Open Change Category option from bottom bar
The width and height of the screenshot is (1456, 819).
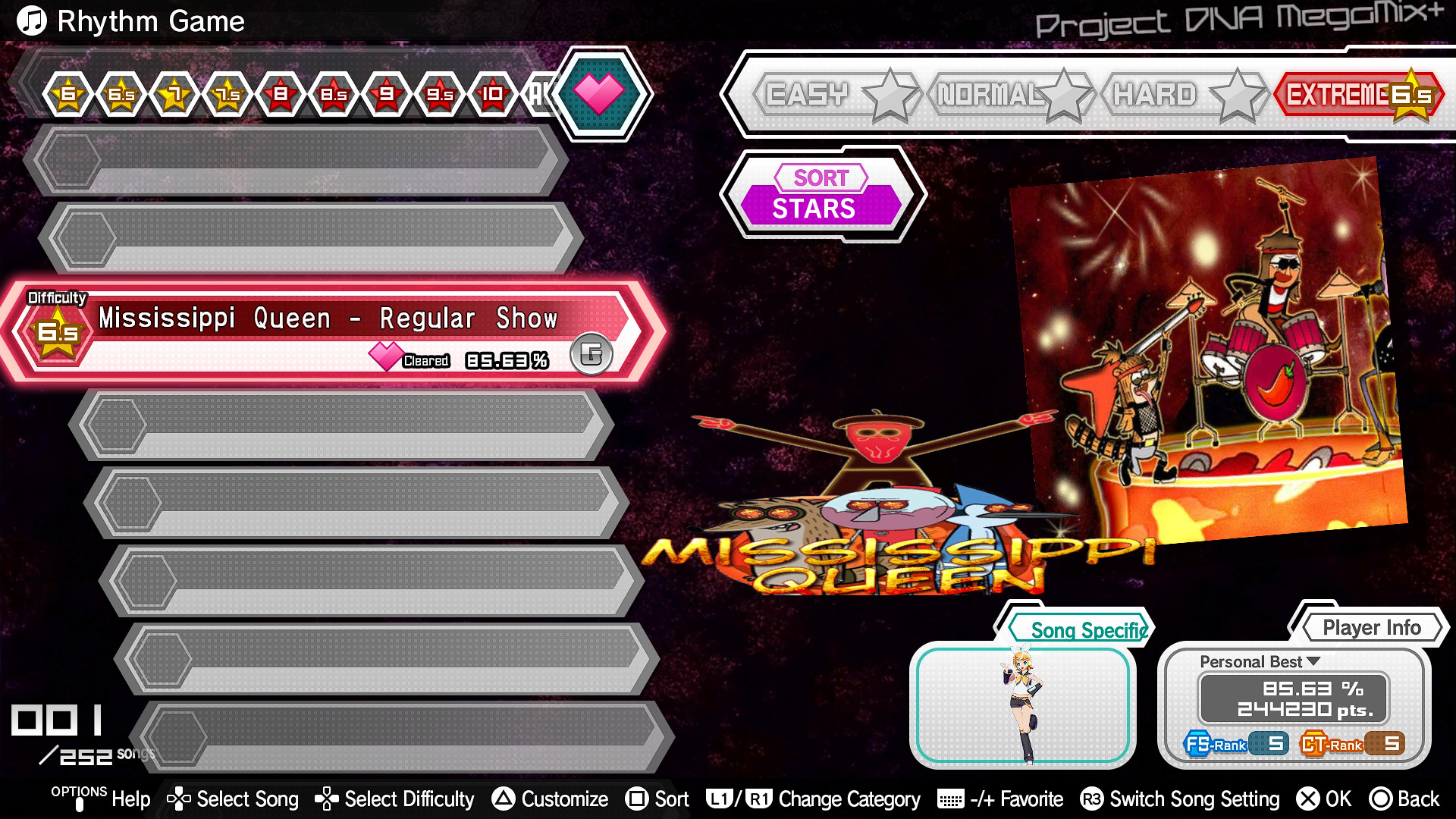click(x=849, y=799)
